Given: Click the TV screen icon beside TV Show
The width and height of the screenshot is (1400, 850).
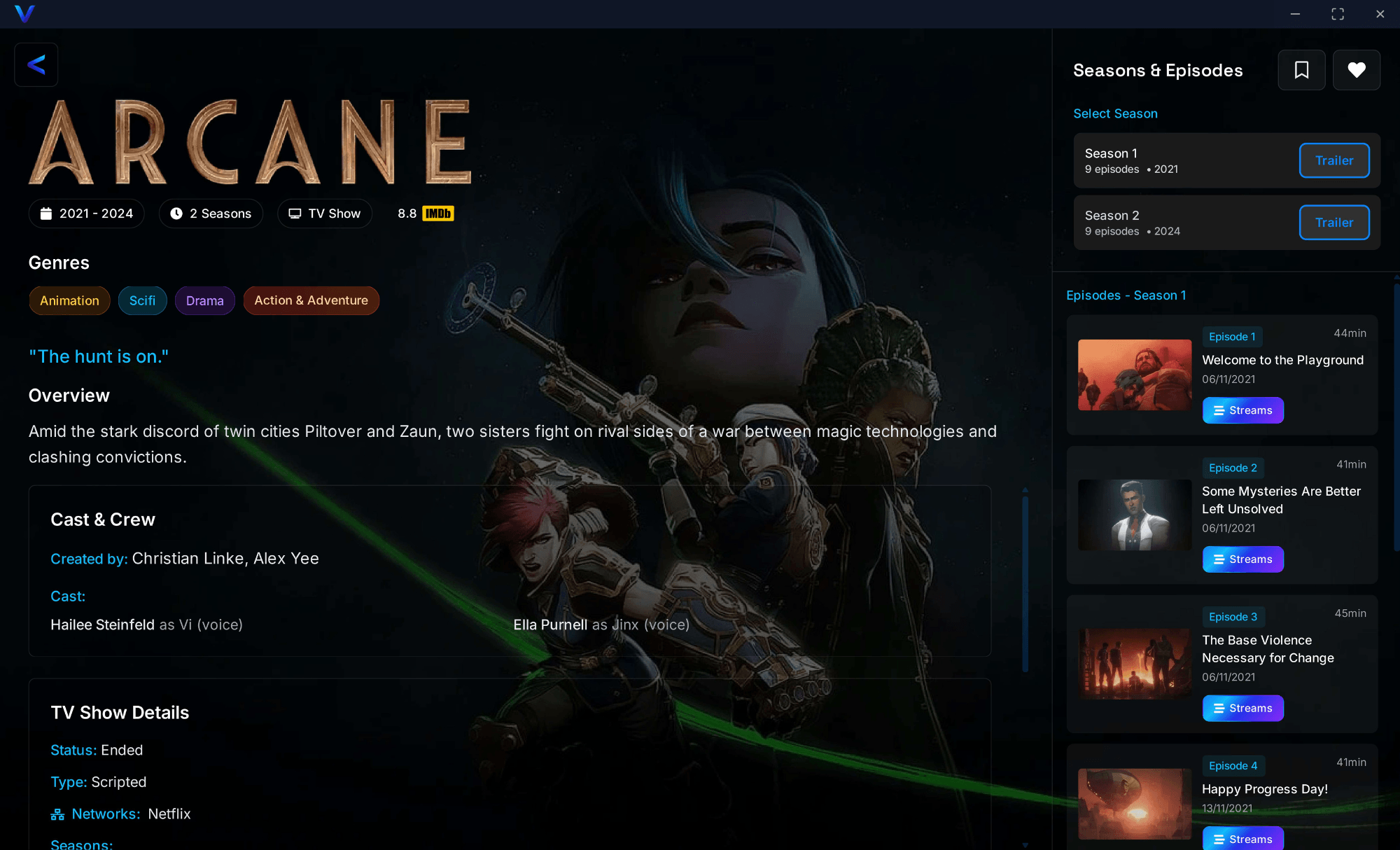Looking at the screenshot, I should pos(295,213).
